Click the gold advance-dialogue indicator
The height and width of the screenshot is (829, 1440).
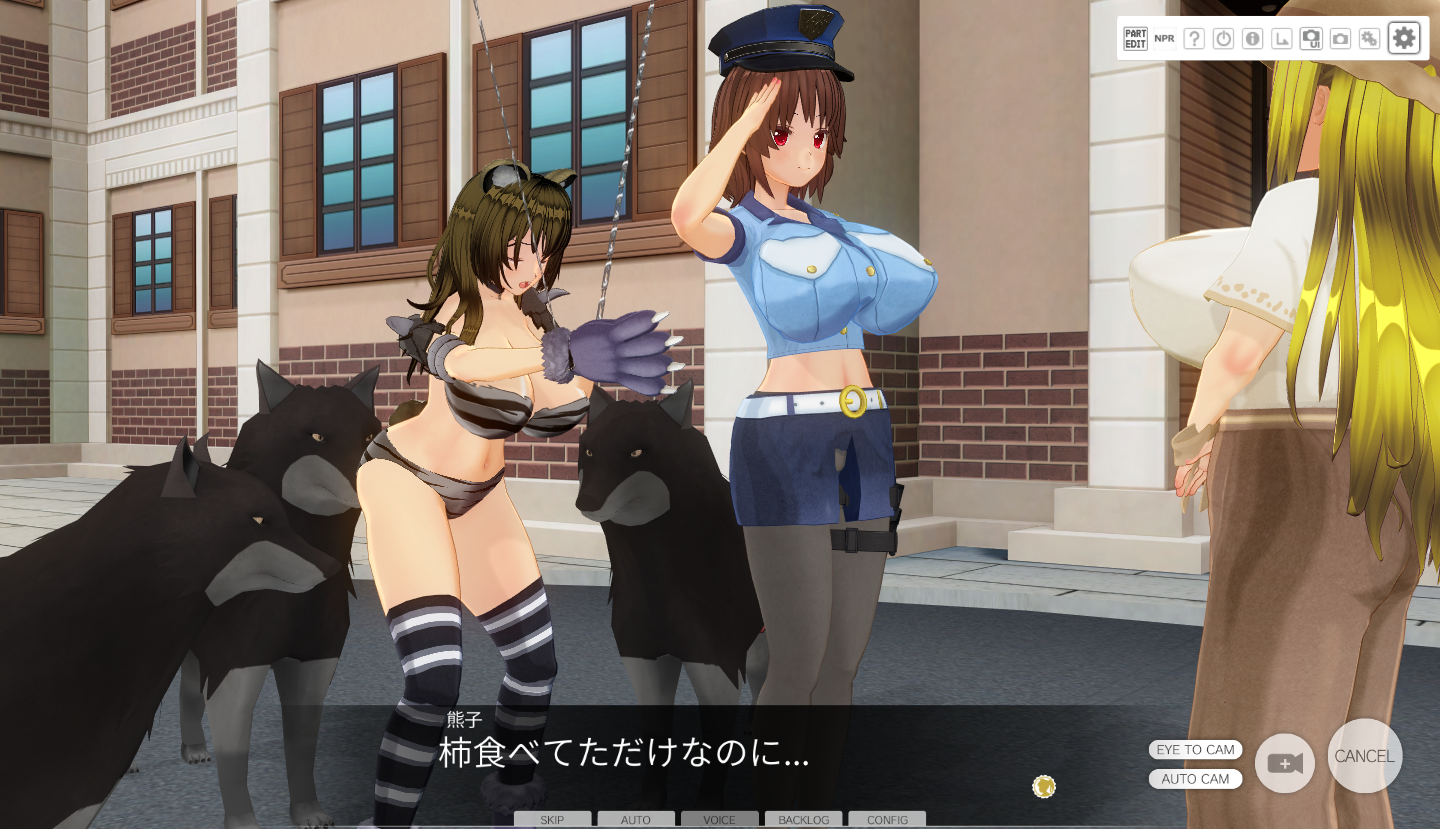tap(1044, 787)
